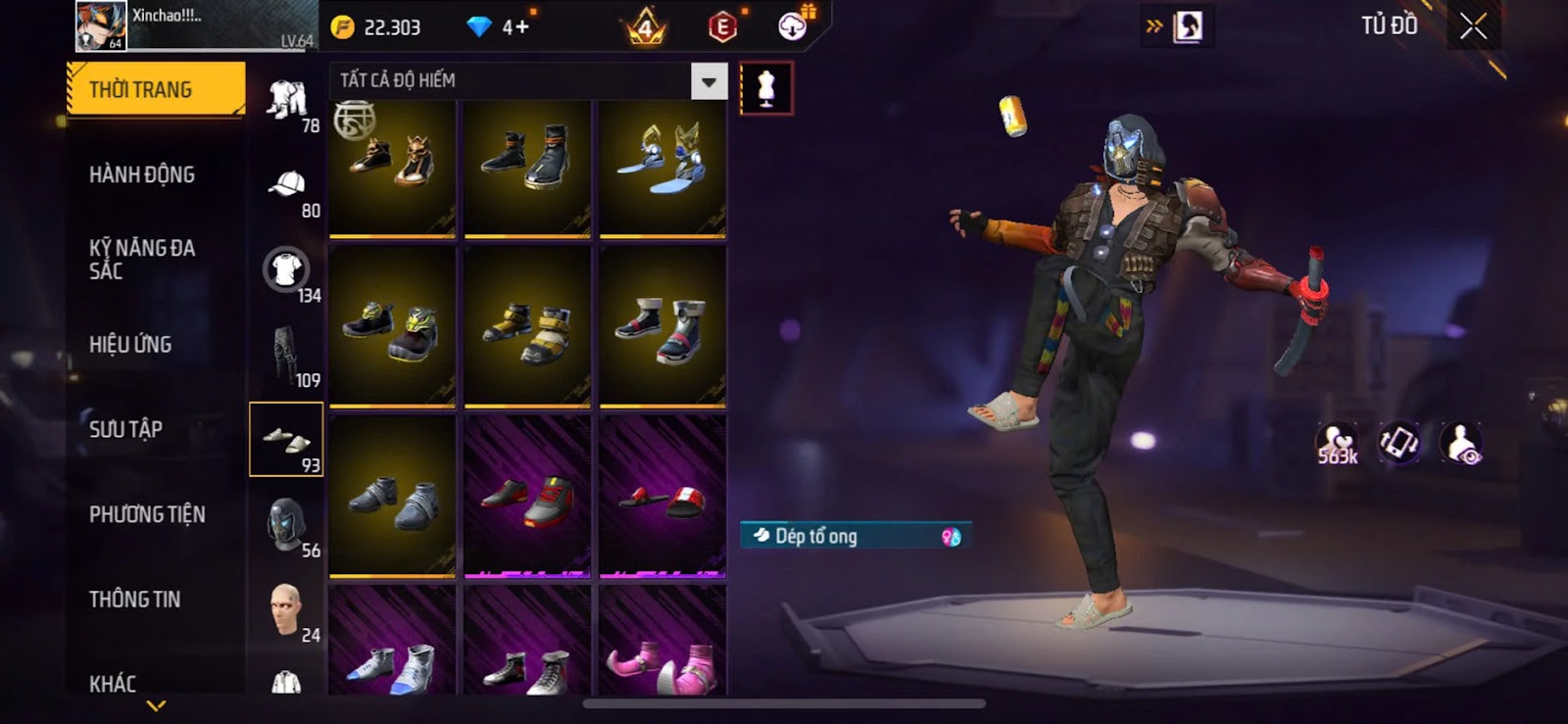This screenshot has width=1568, height=724.
Task: Go to the SƯU TẬP tab
Action: click(x=125, y=429)
